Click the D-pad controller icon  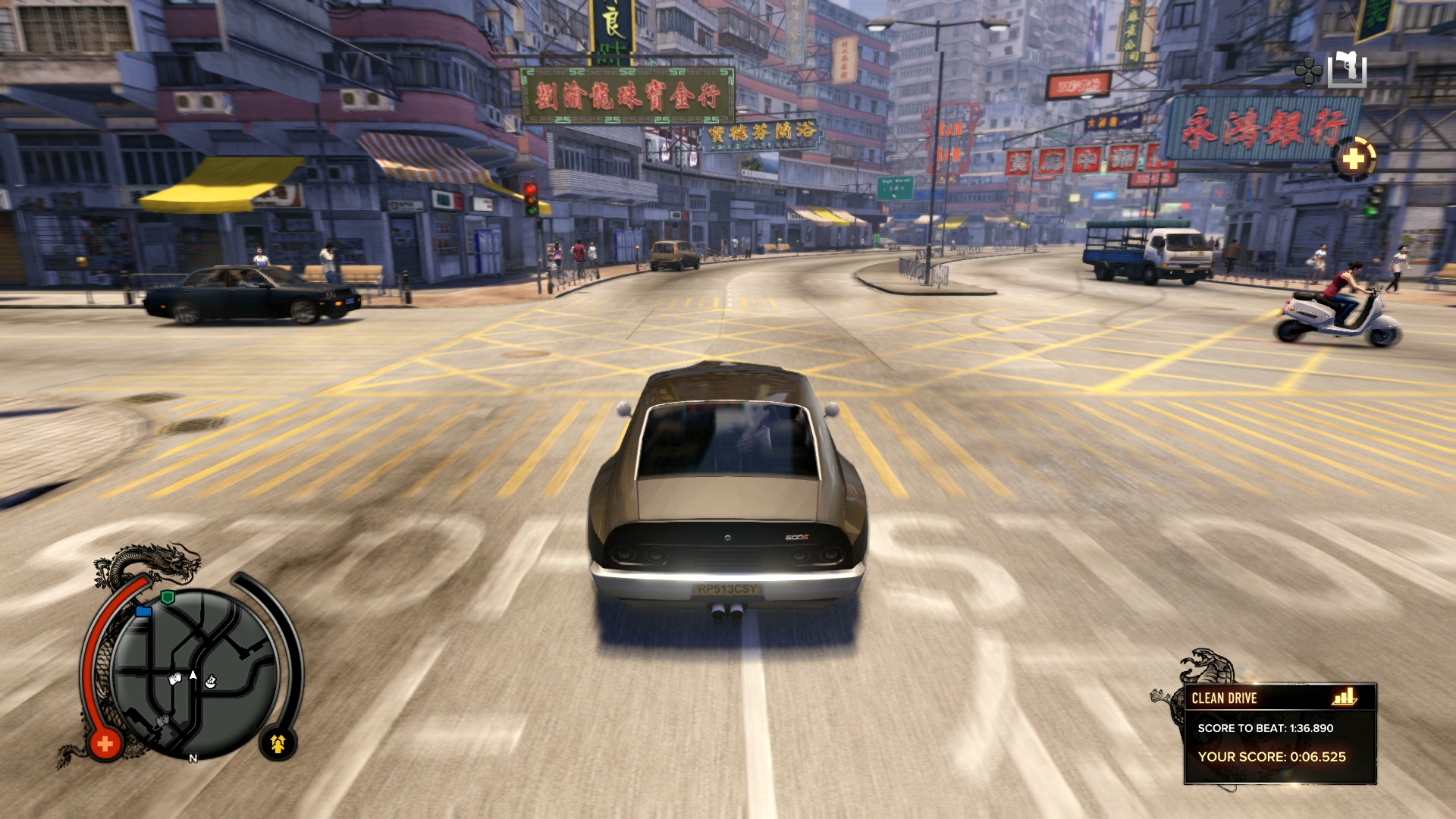pos(1308,71)
